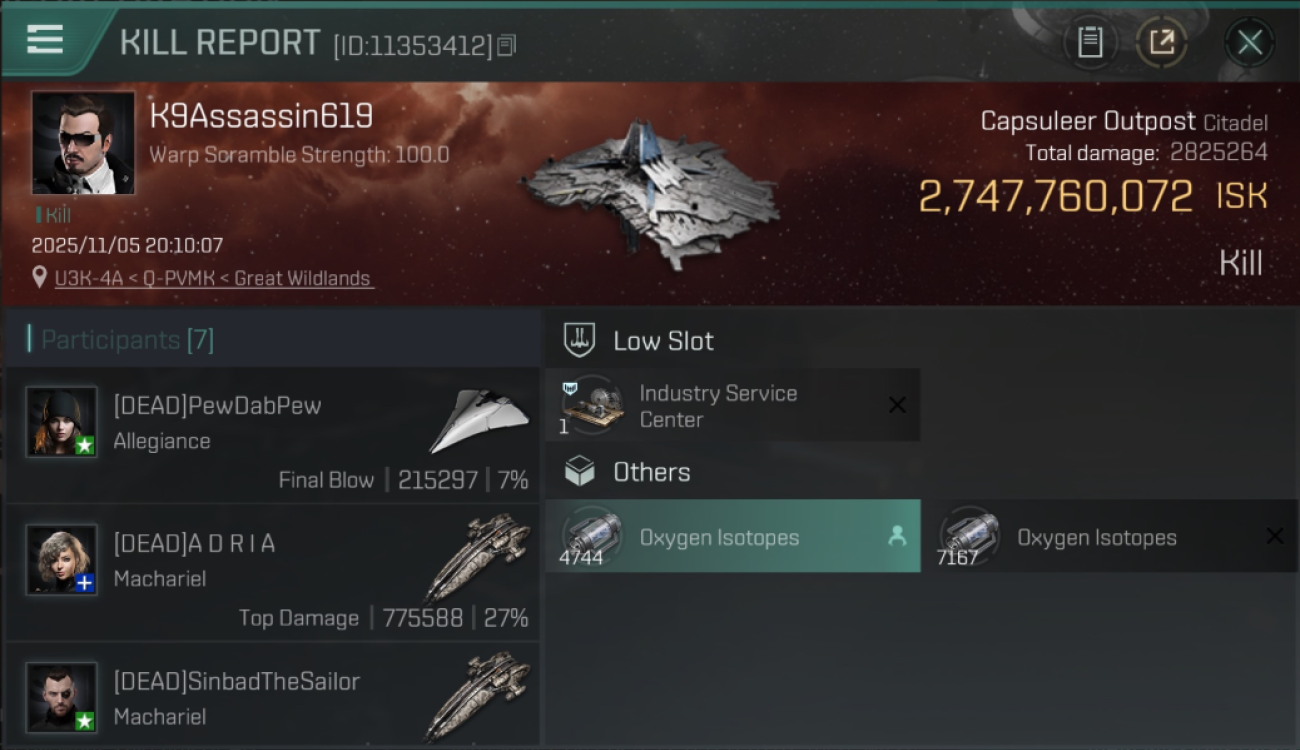
Task: Click PewDabPew's avatar portrait
Action: pos(61,421)
